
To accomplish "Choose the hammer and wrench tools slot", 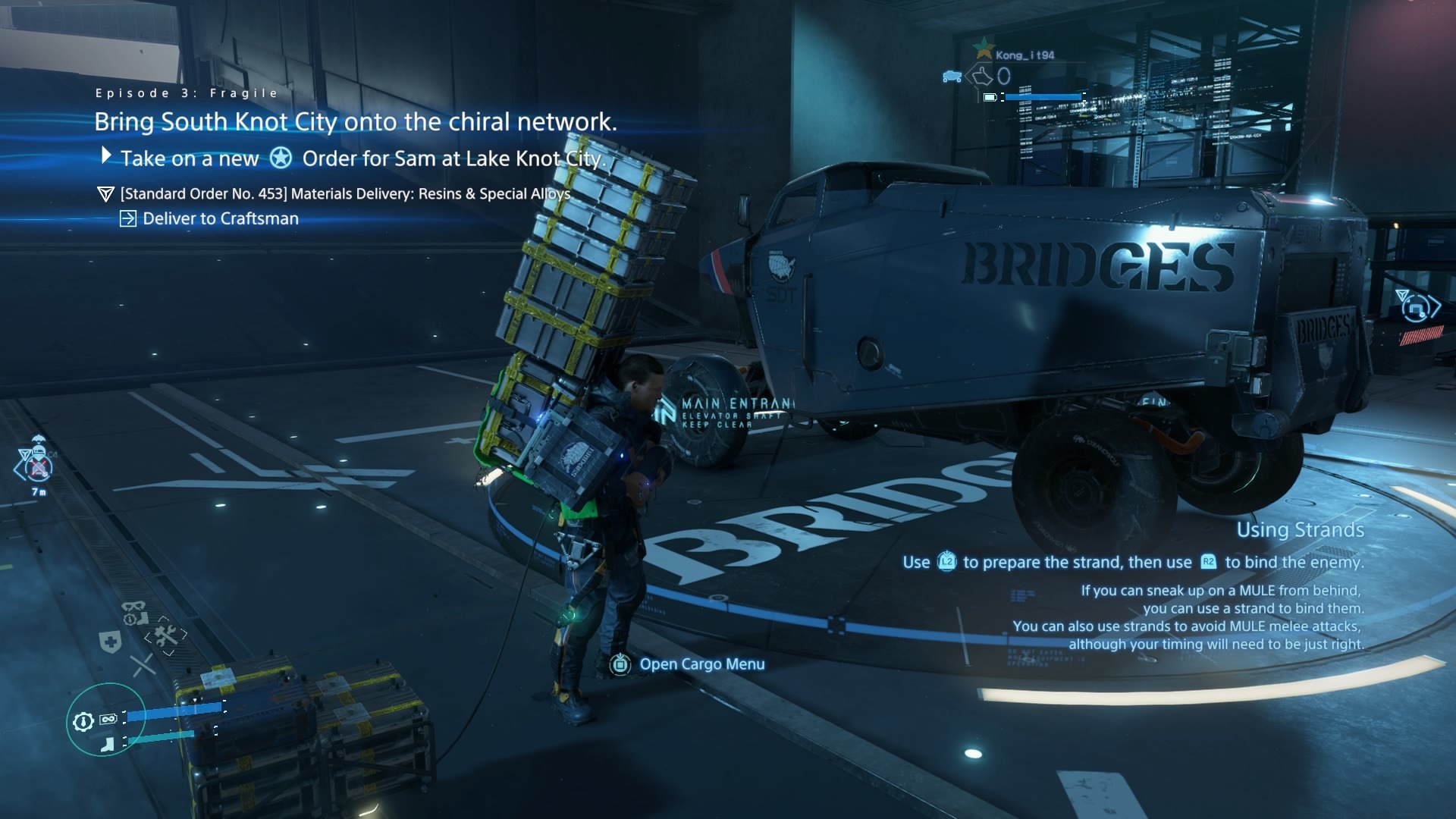I will (165, 635).
